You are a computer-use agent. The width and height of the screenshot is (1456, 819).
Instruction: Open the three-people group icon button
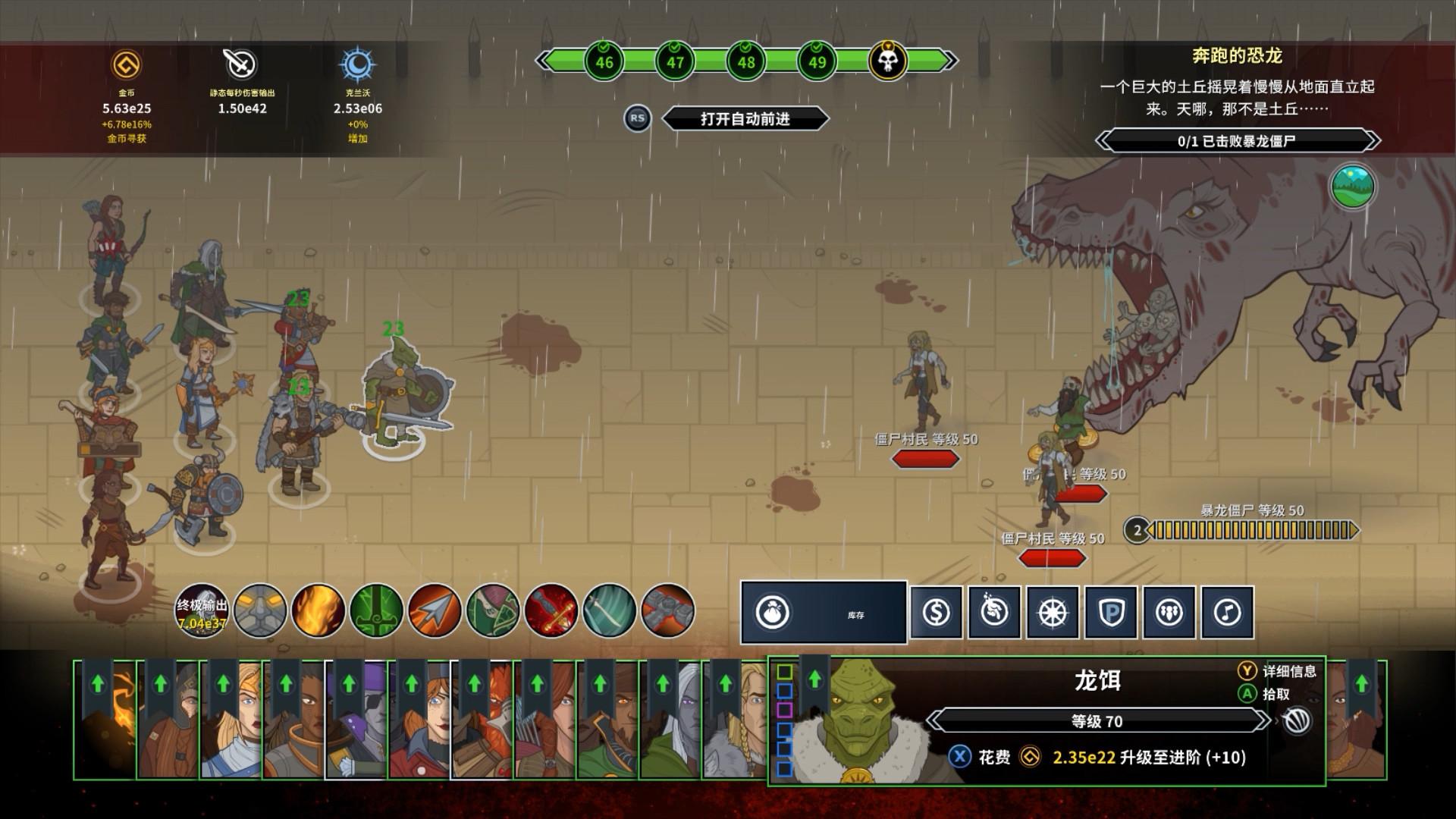tap(1169, 612)
